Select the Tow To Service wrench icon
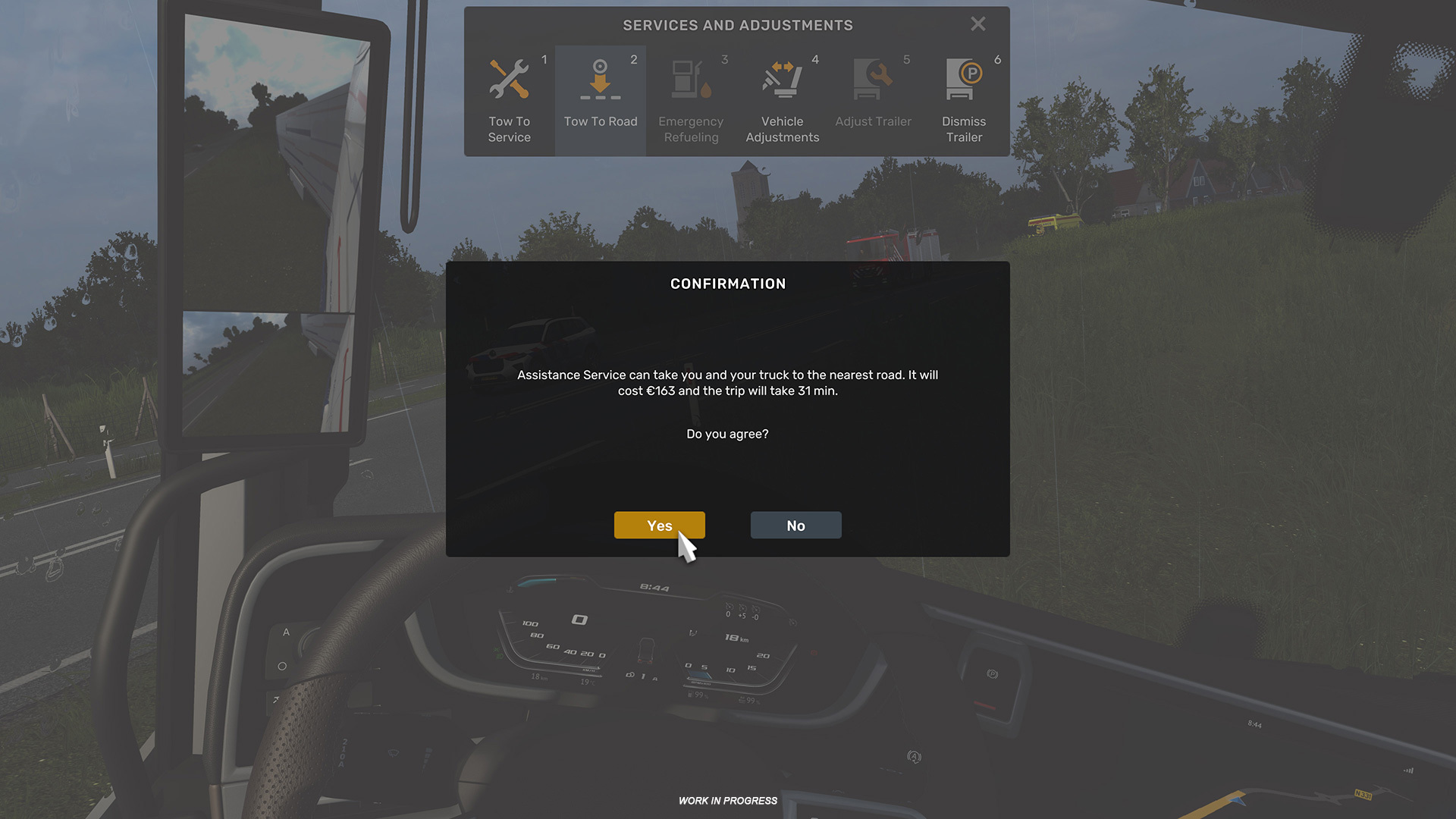This screenshot has height=819, width=1456. point(509,78)
